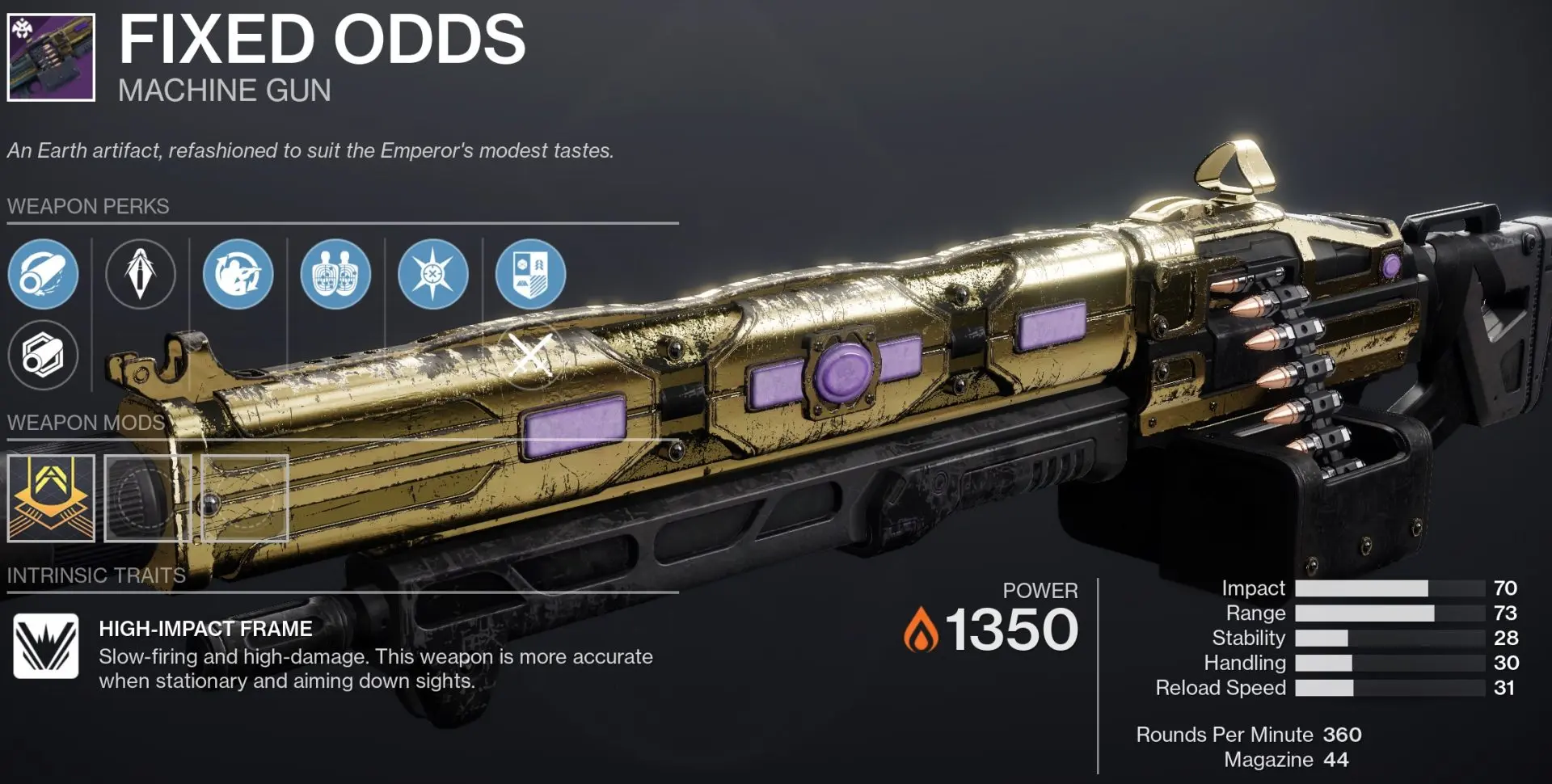1552x784 pixels.
Task: Select the WEAPON PERKS section header
Action: point(87,206)
